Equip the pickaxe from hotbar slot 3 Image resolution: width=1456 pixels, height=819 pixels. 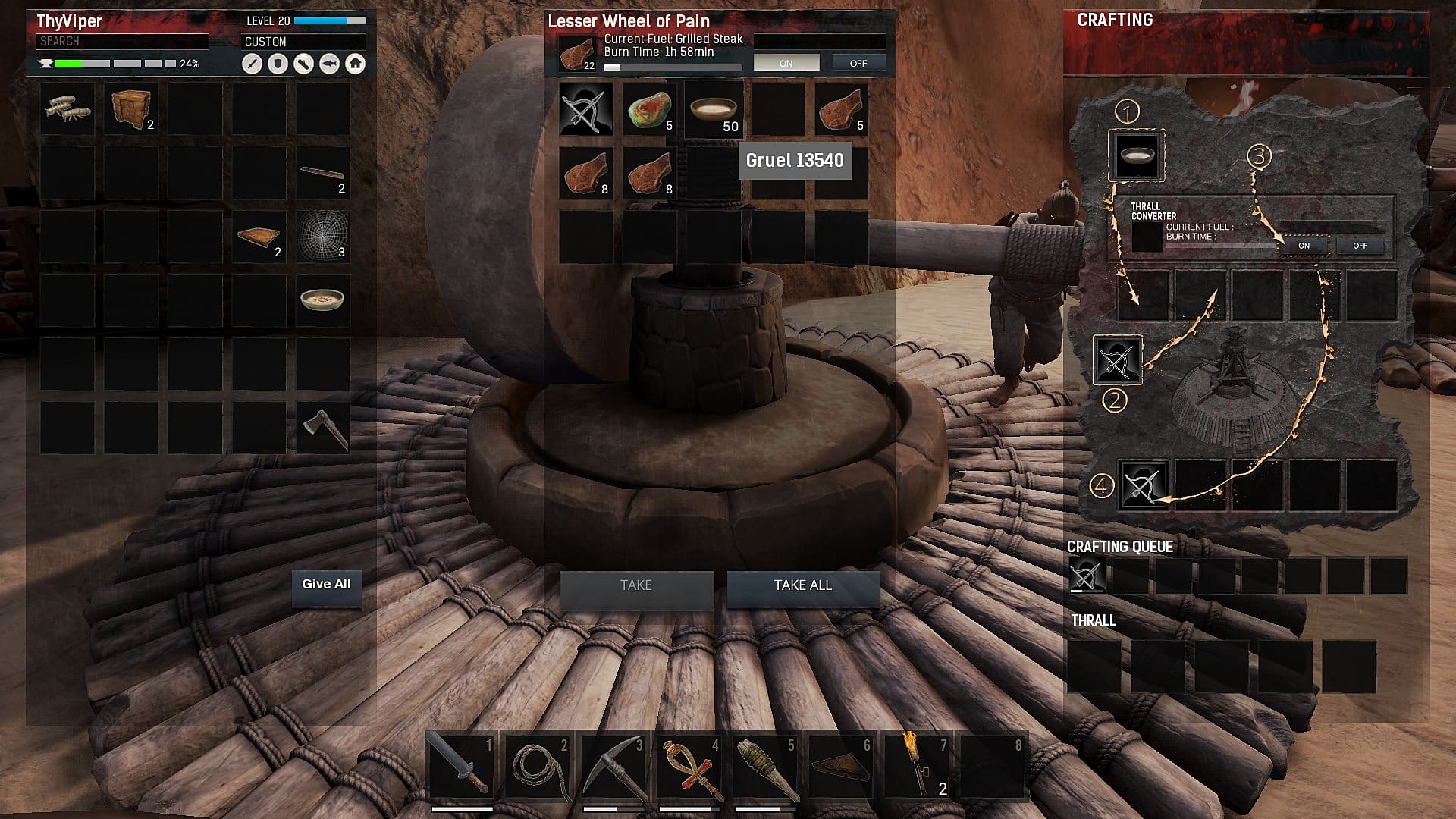[613, 764]
